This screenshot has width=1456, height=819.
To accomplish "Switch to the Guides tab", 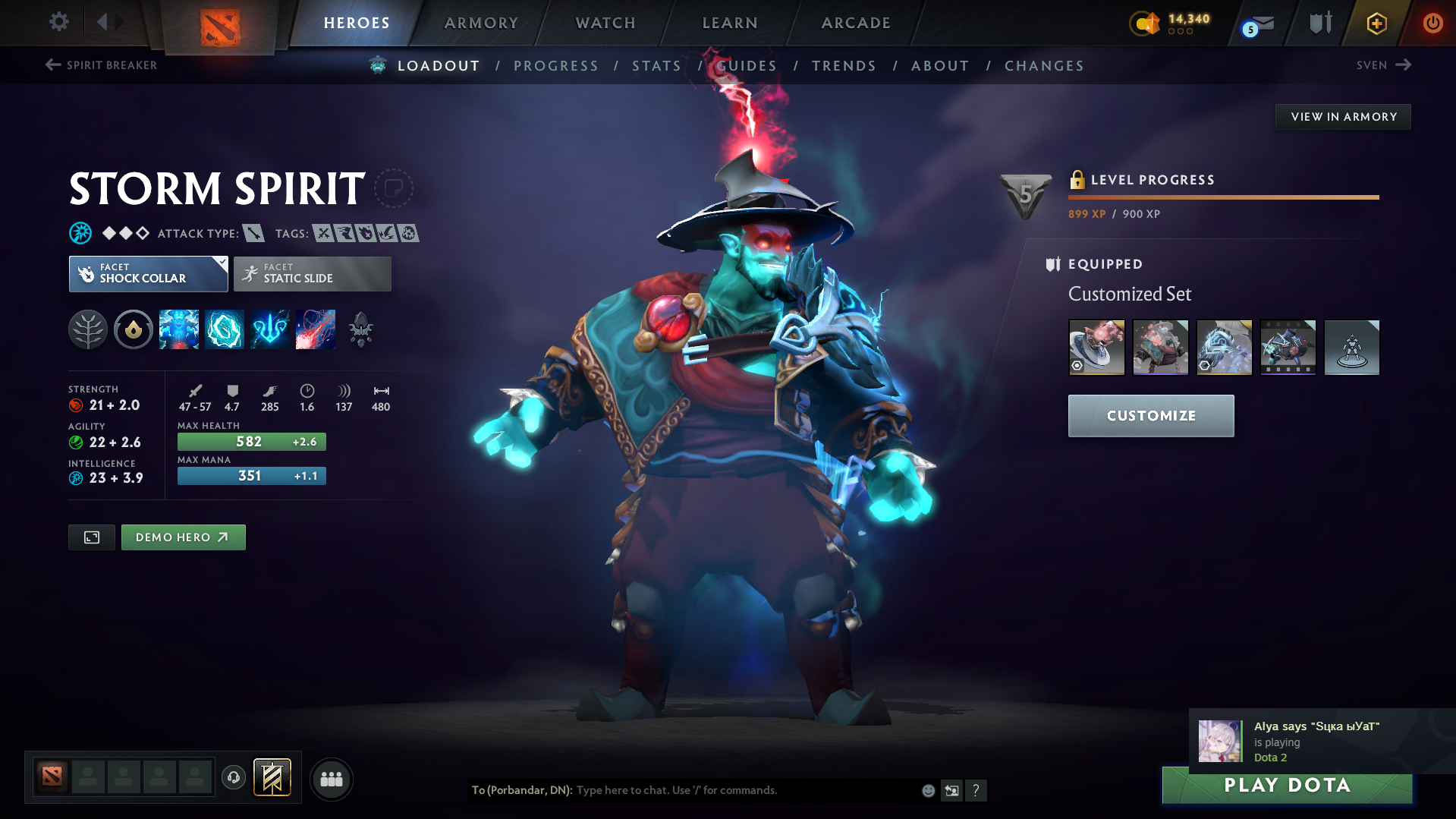I will (747, 66).
